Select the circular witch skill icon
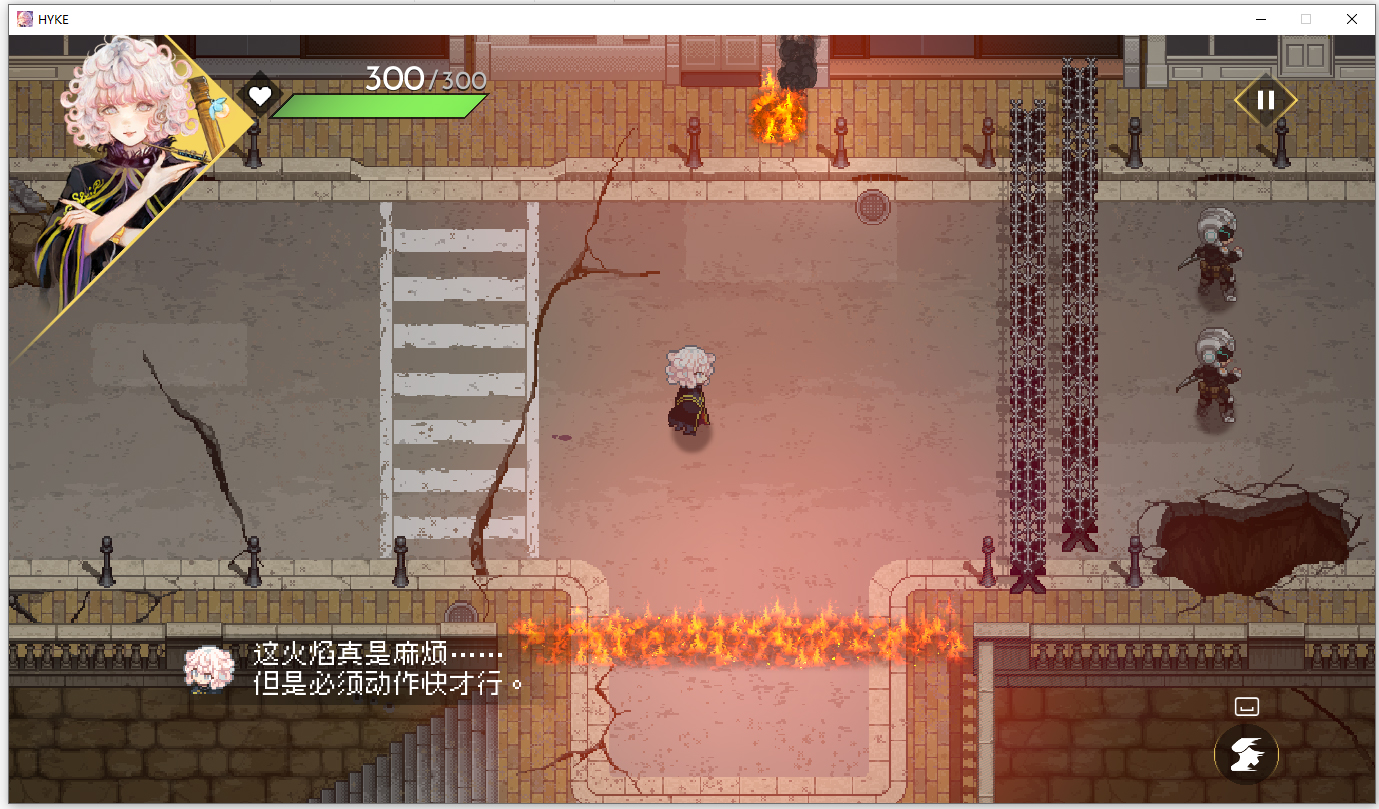The image size is (1379, 809). (x=1246, y=754)
